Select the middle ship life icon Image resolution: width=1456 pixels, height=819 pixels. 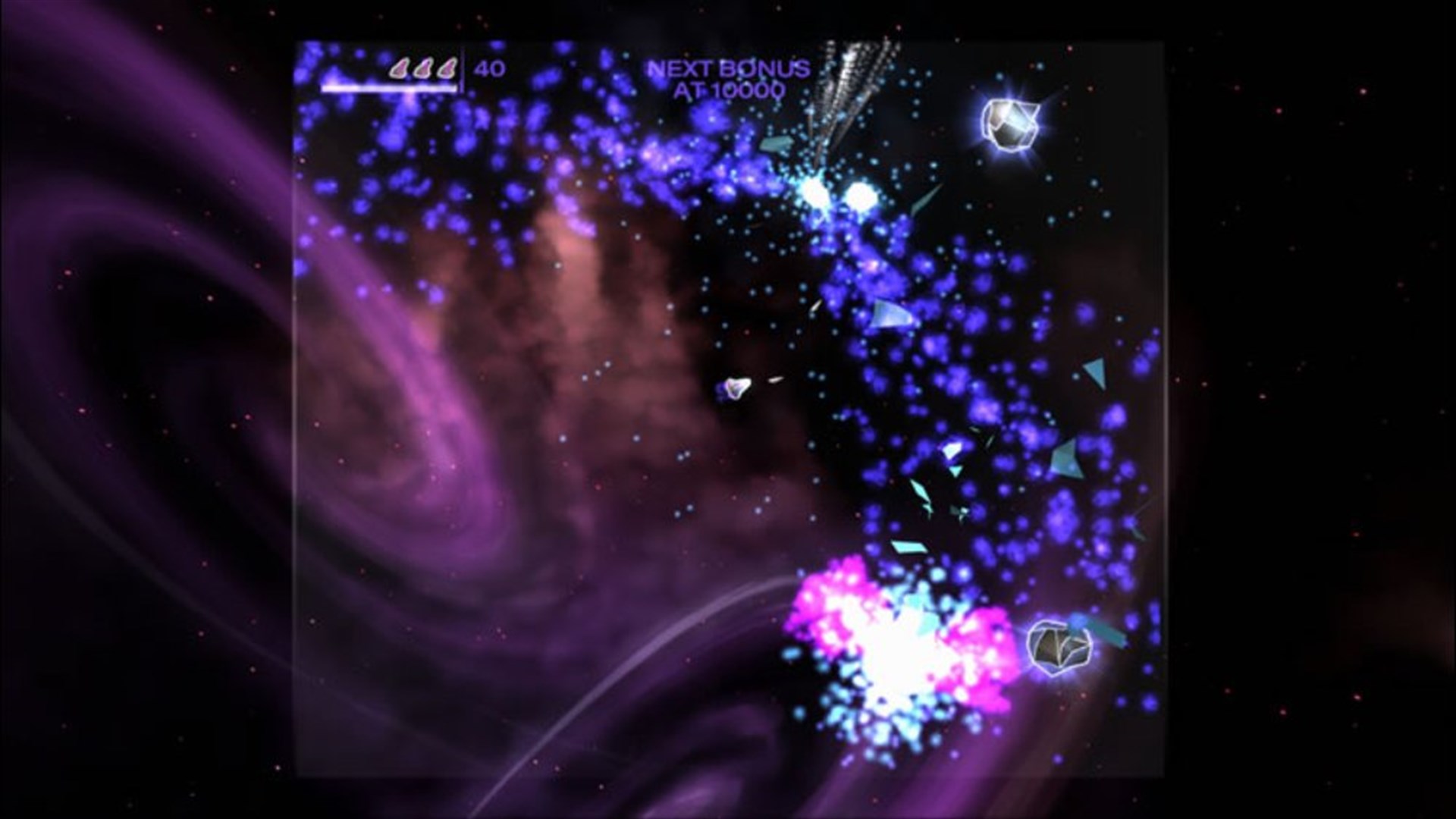(x=425, y=70)
